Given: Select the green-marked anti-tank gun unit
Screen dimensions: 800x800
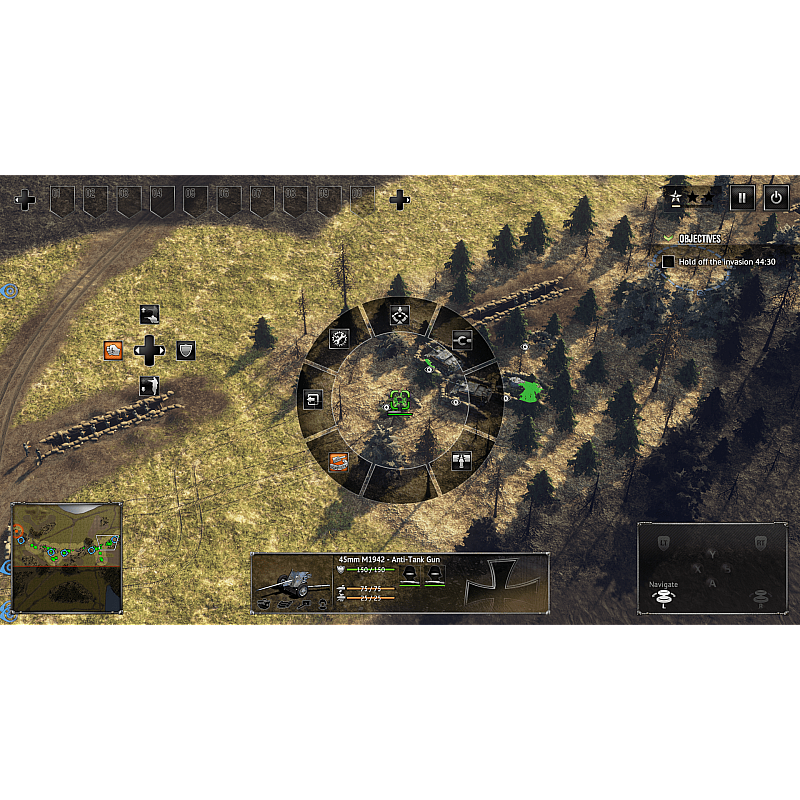Looking at the screenshot, I should pyautogui.click(x=400, y=402).
